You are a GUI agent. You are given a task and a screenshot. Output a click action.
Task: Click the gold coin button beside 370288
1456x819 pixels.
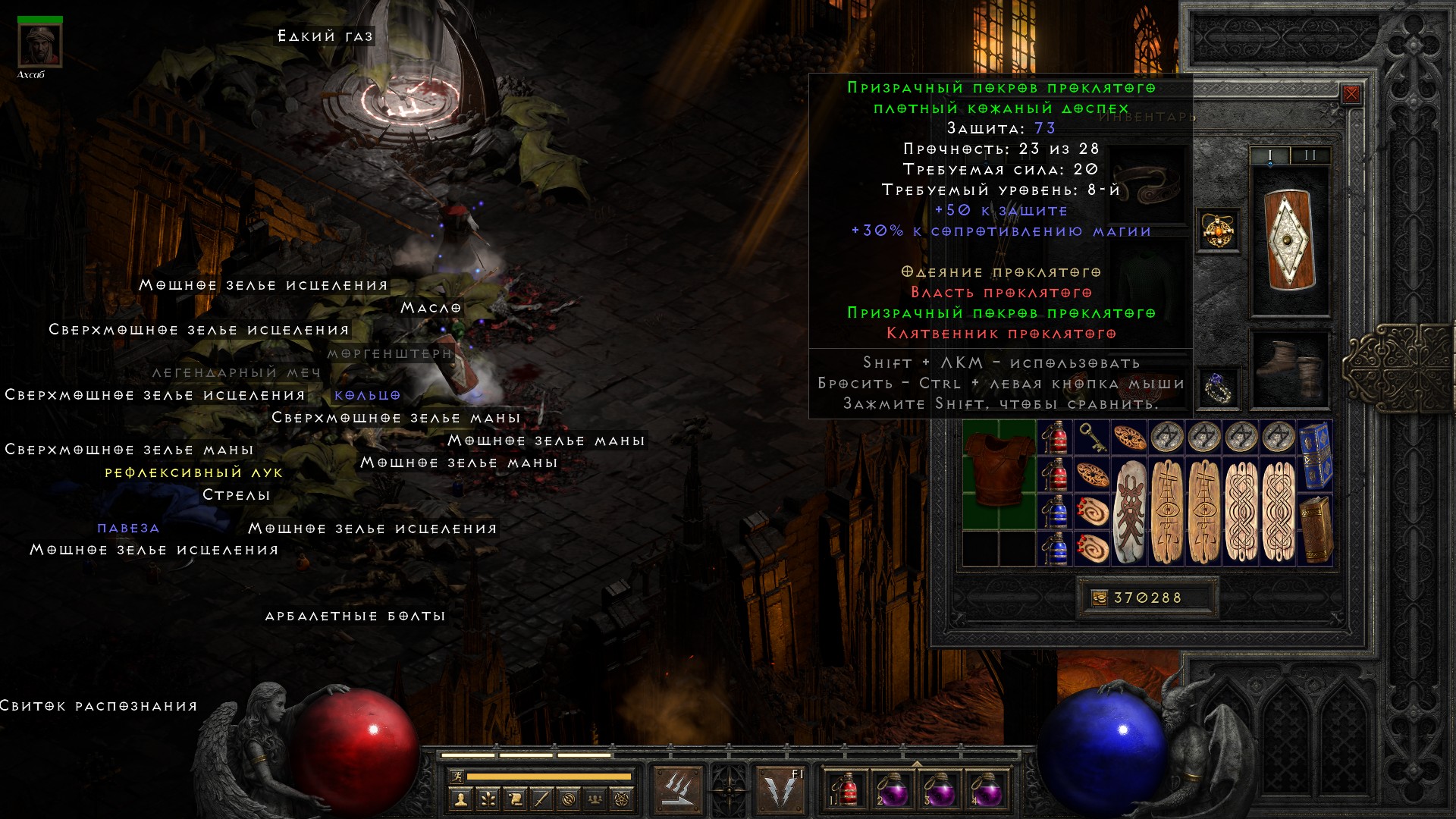click(1099, 598)
